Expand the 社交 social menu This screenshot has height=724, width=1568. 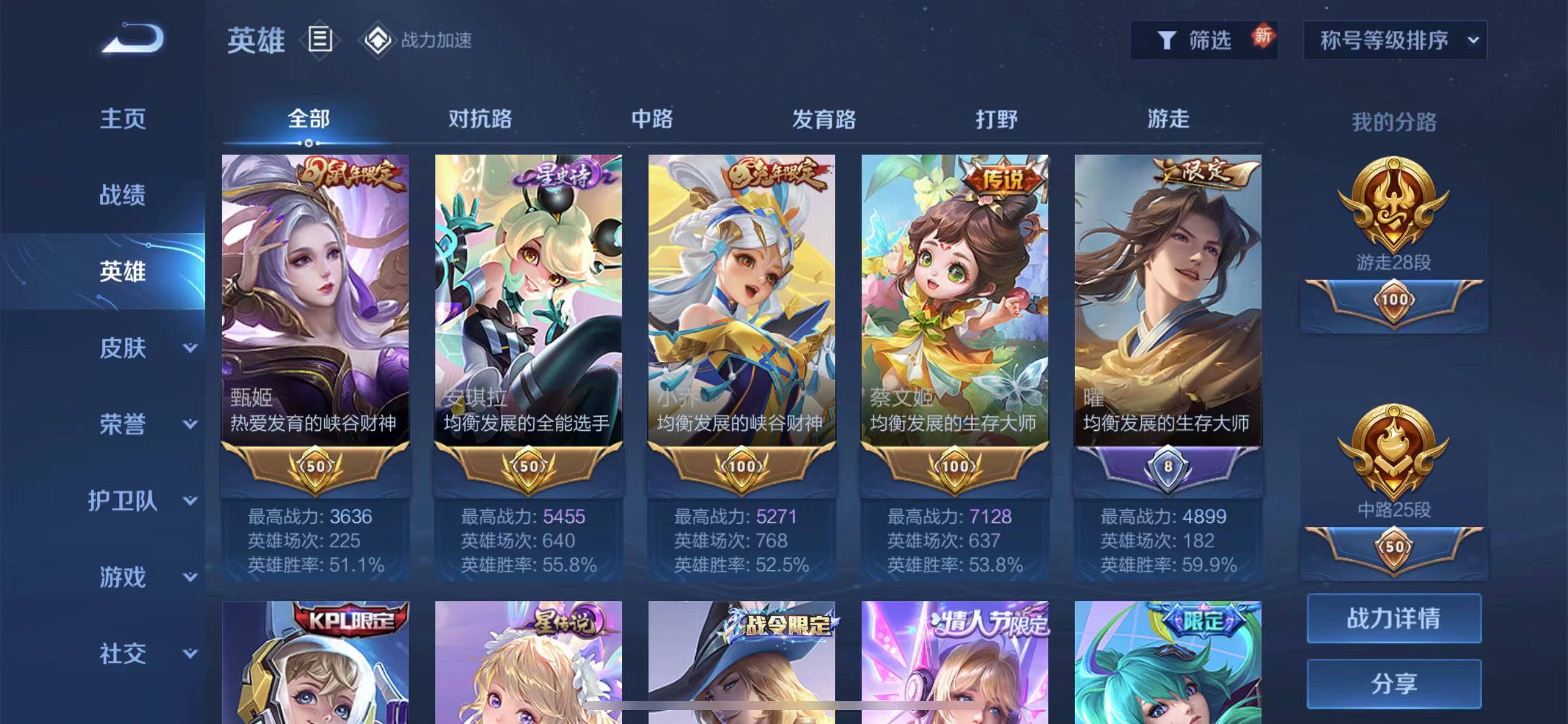point(146,653)
